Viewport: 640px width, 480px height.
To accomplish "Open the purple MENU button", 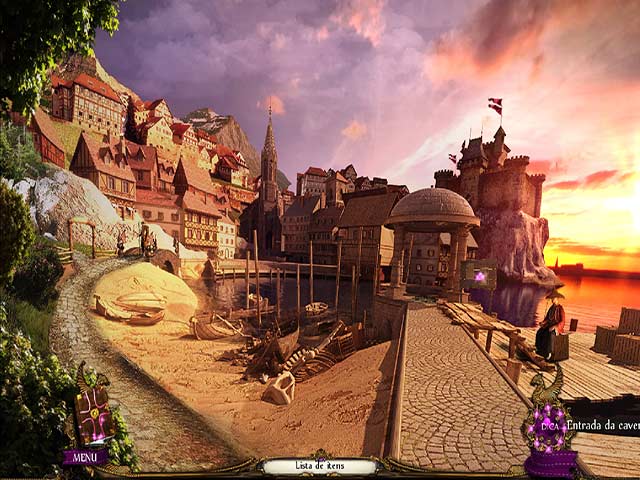I will pyautogui.click(x=85, y=457).
